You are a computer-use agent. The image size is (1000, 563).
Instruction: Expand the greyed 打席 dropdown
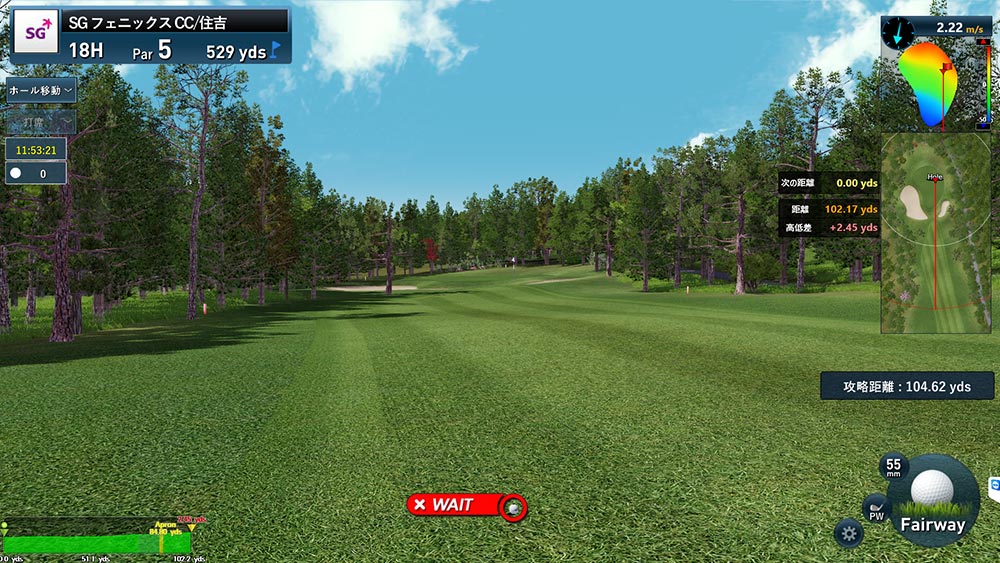(x=40, y=122)
